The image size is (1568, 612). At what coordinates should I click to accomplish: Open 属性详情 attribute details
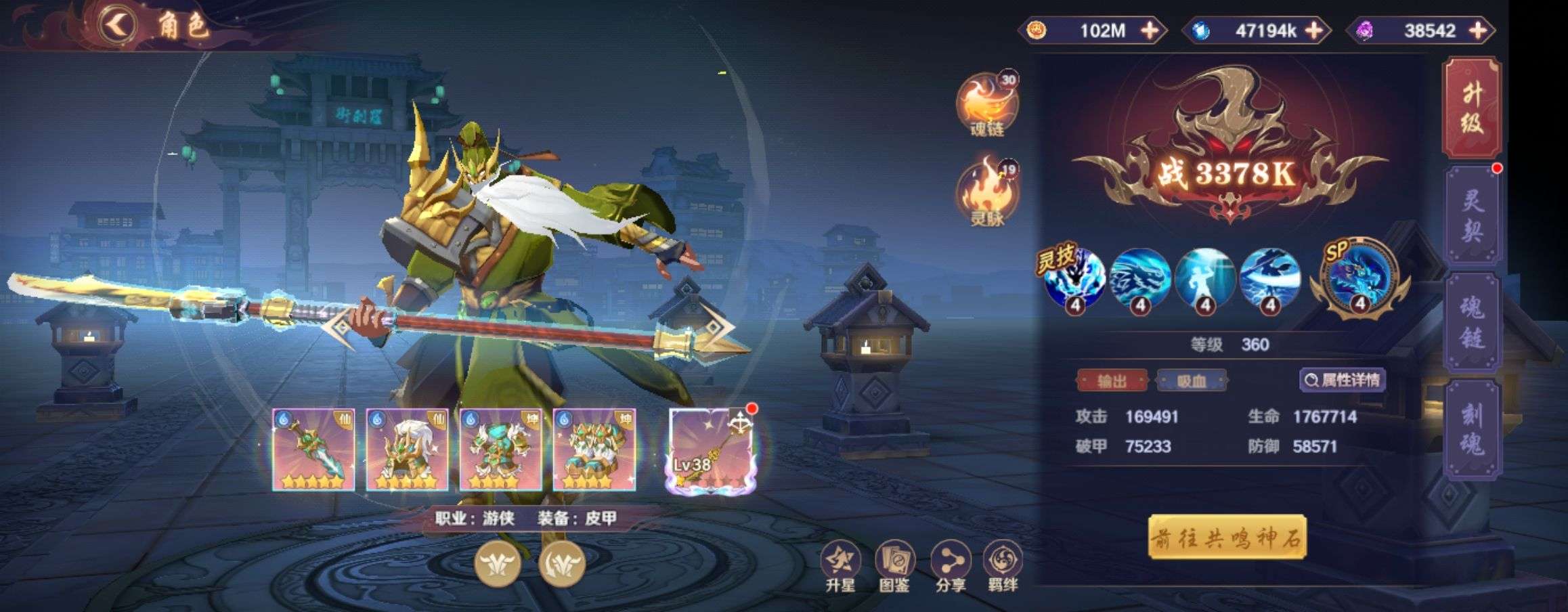coord(1343,380)
